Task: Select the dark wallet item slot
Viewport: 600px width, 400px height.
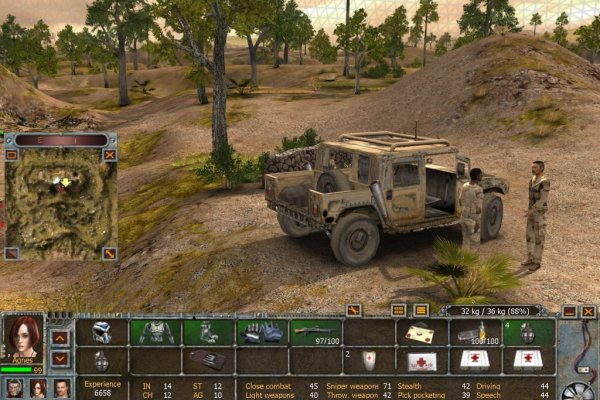Action: 208,360
